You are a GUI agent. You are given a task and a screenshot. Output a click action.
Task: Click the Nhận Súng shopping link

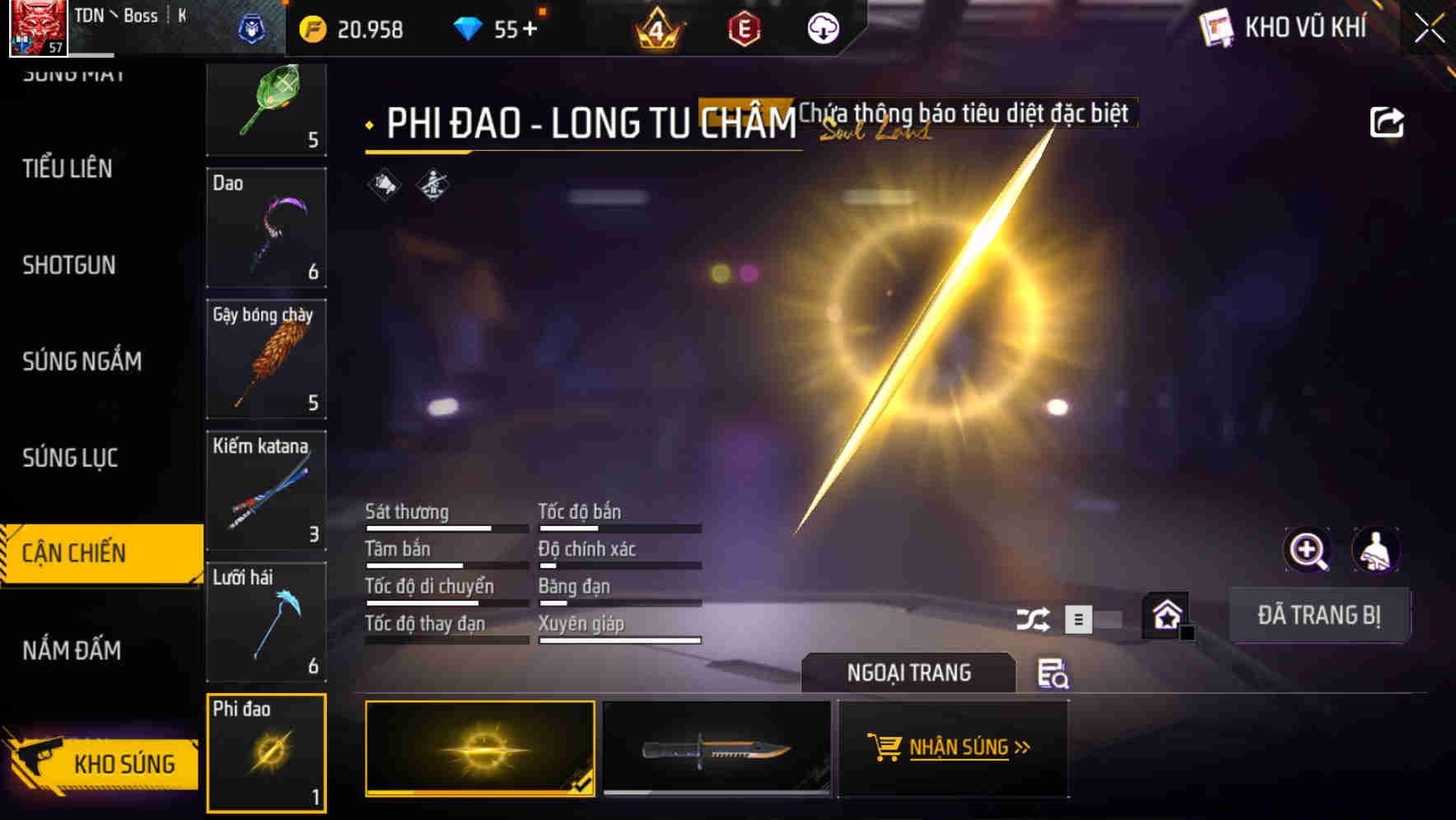(953, 747)
